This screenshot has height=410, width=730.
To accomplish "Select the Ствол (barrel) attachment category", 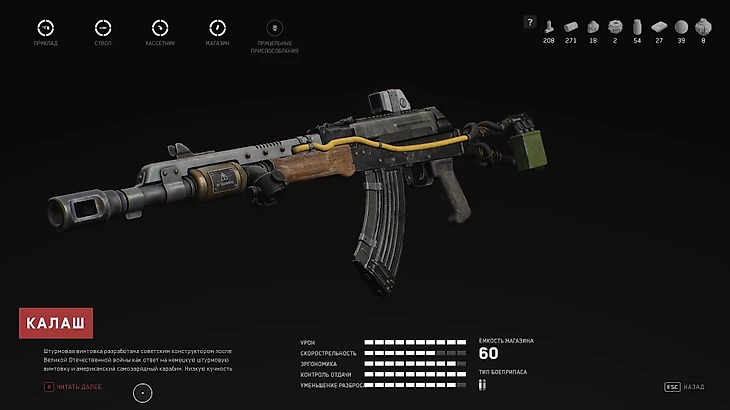I will 102,28.
